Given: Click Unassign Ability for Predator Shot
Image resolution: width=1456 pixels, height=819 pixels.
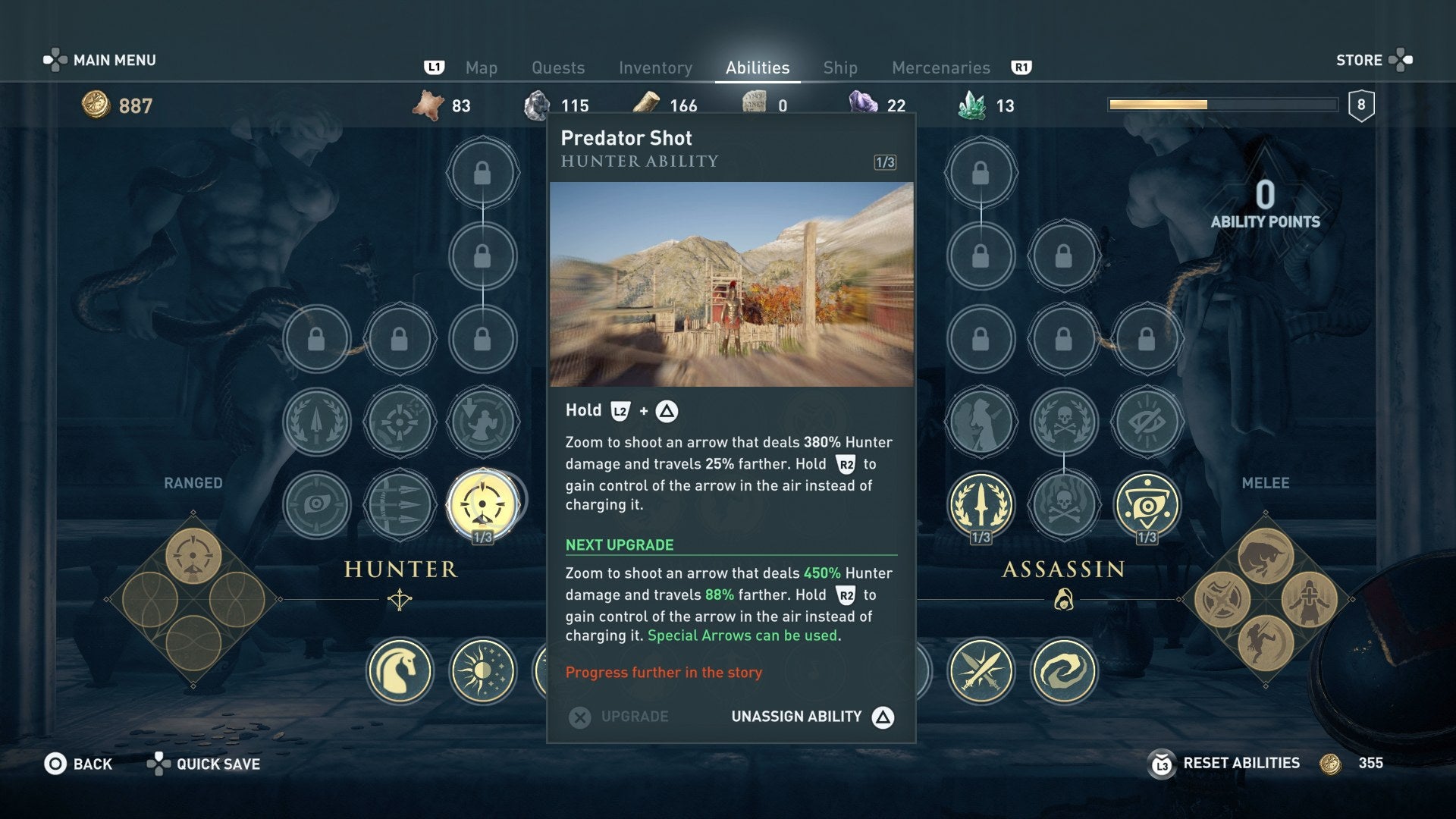Looking at the screenshot, I should coord(796,716).
